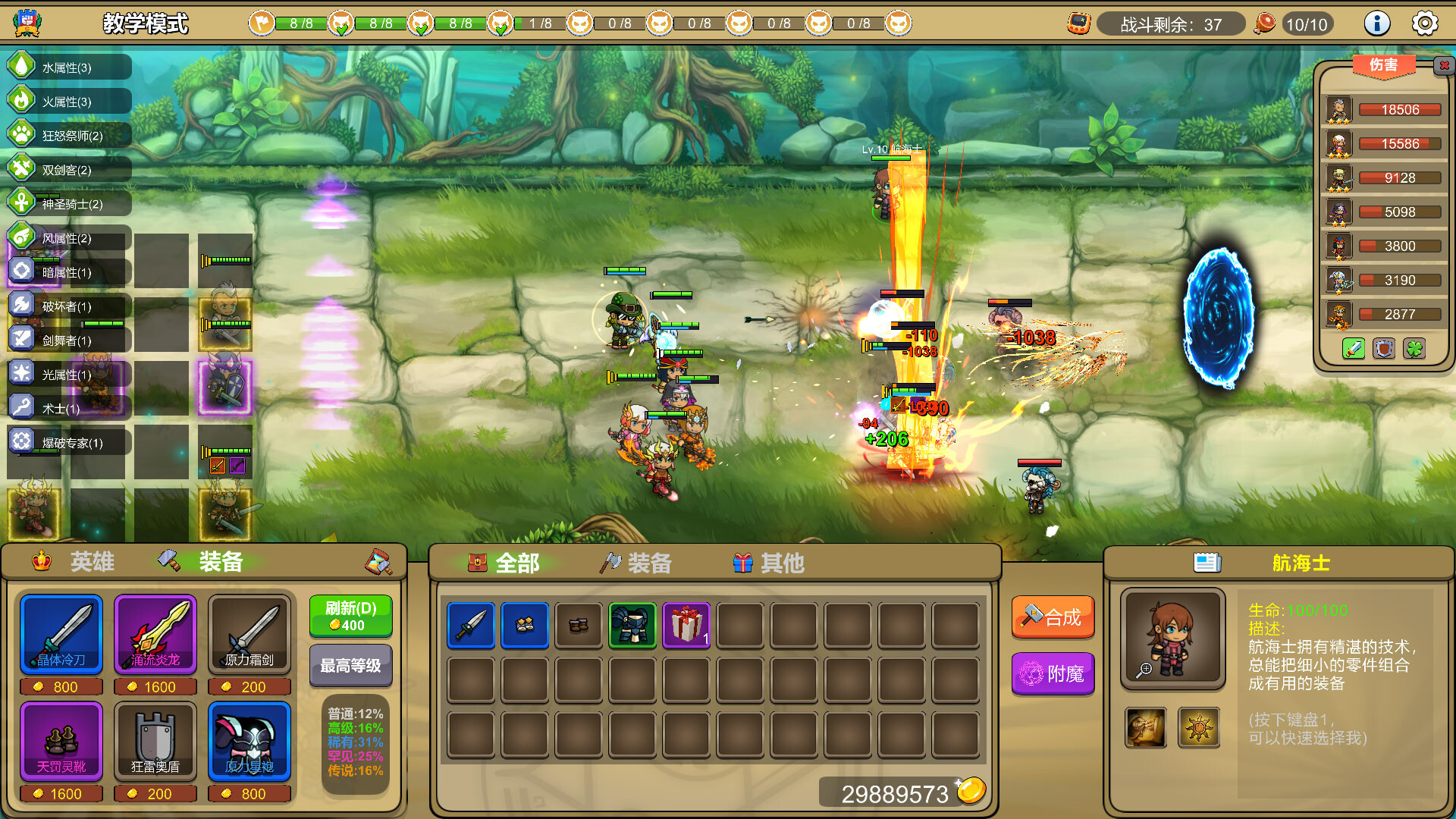Open the settings gear menu
The height and width of the screenshot is (819, 1456).
coord(1425,24)
